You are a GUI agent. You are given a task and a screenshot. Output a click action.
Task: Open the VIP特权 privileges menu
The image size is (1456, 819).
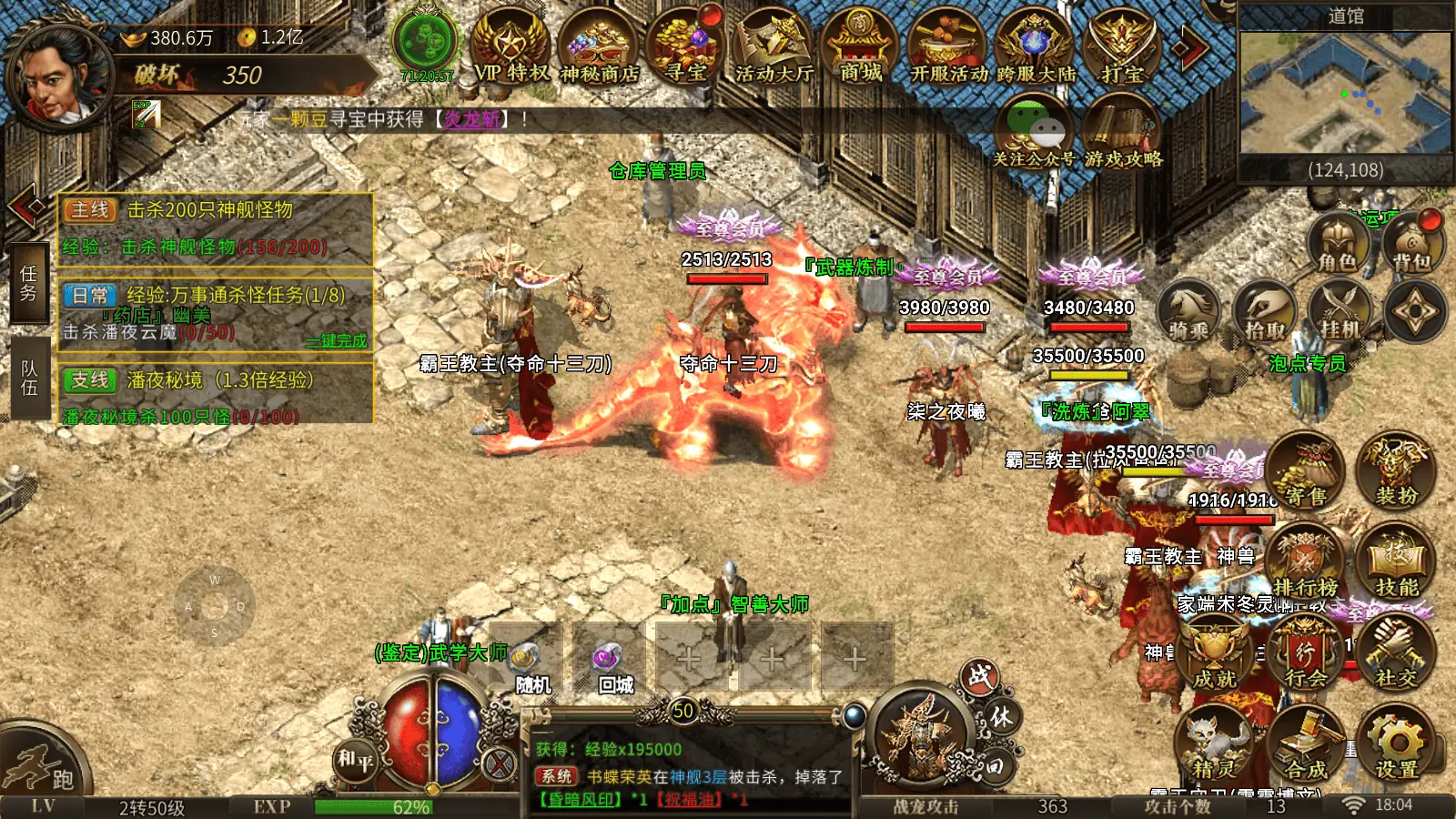pyautogui.click(x=511, y=48)
